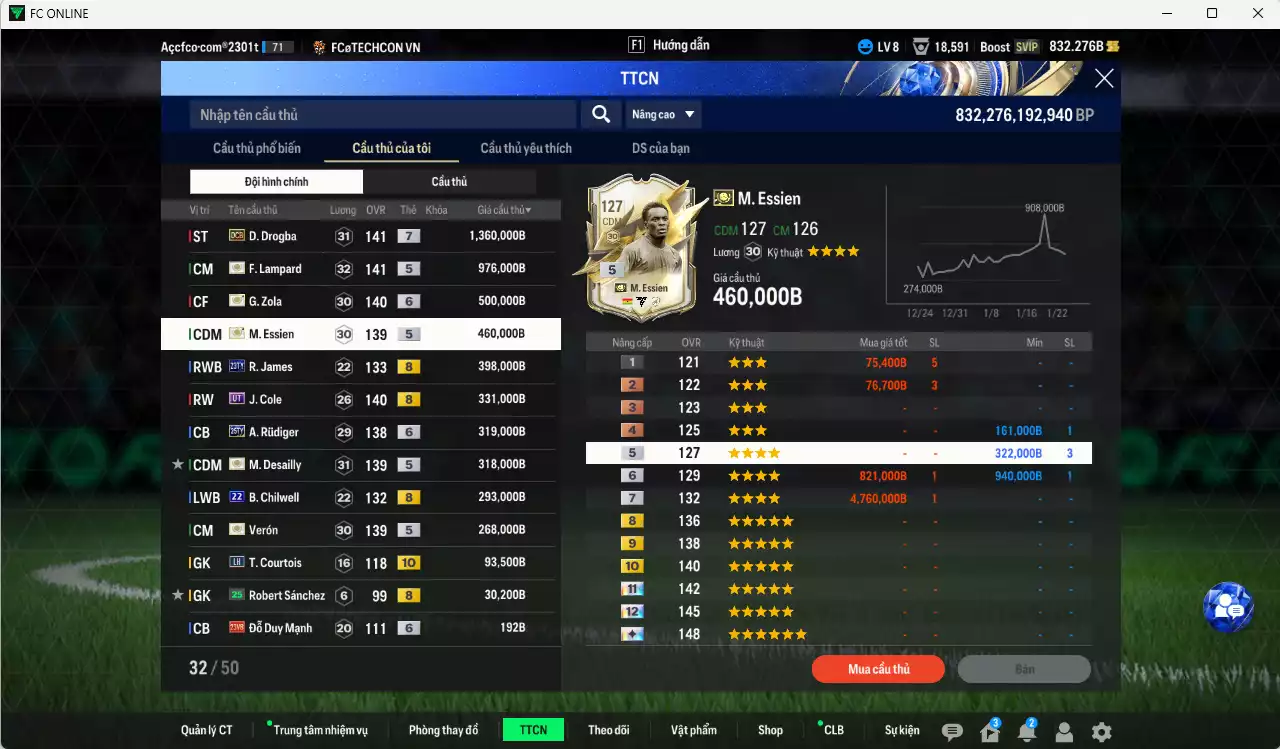Open notifications via the bell icon

(1027, 733)
